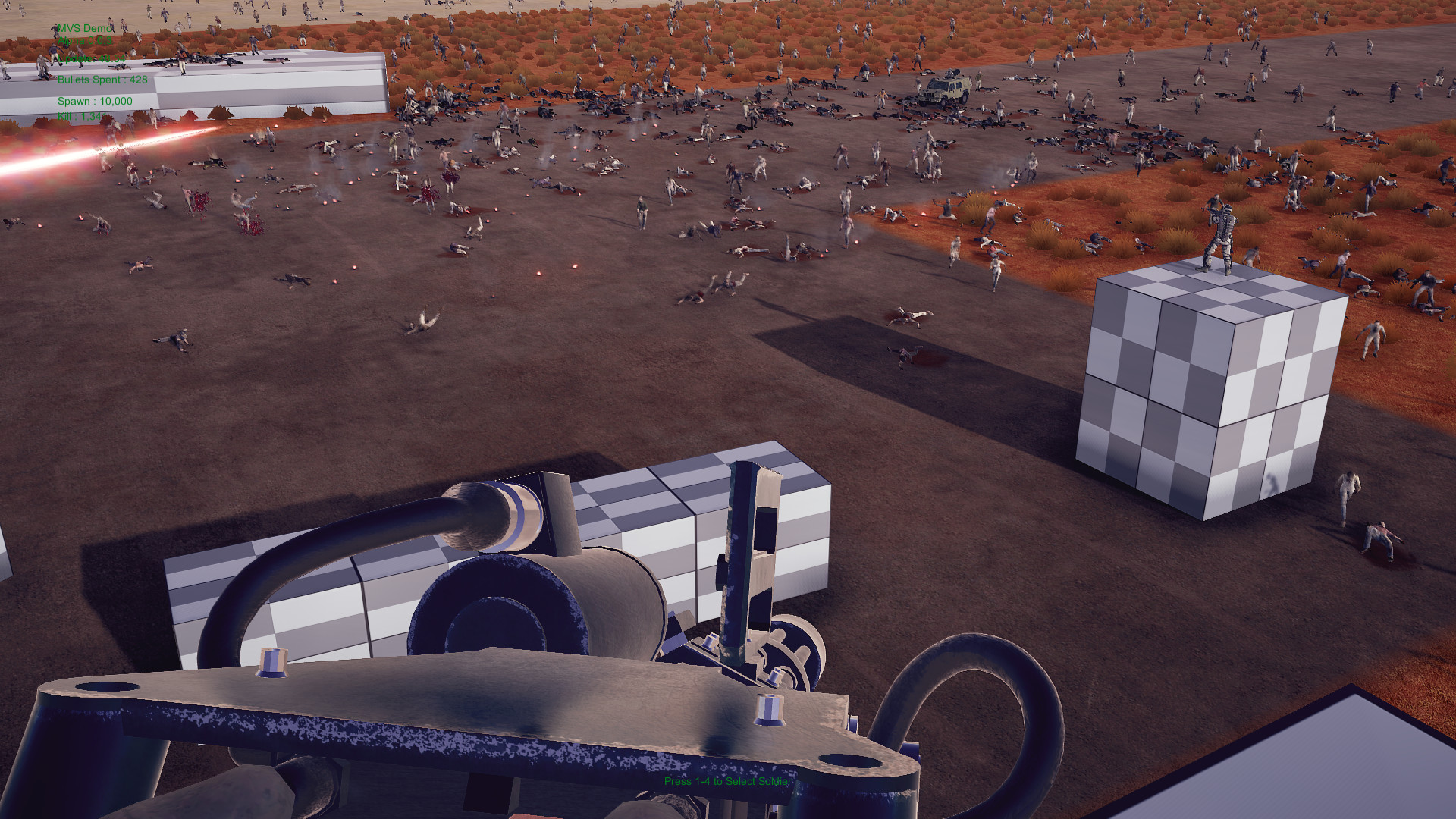
Task: Select the Alpha 0.0.3 version label
Action: click(85, 40)
